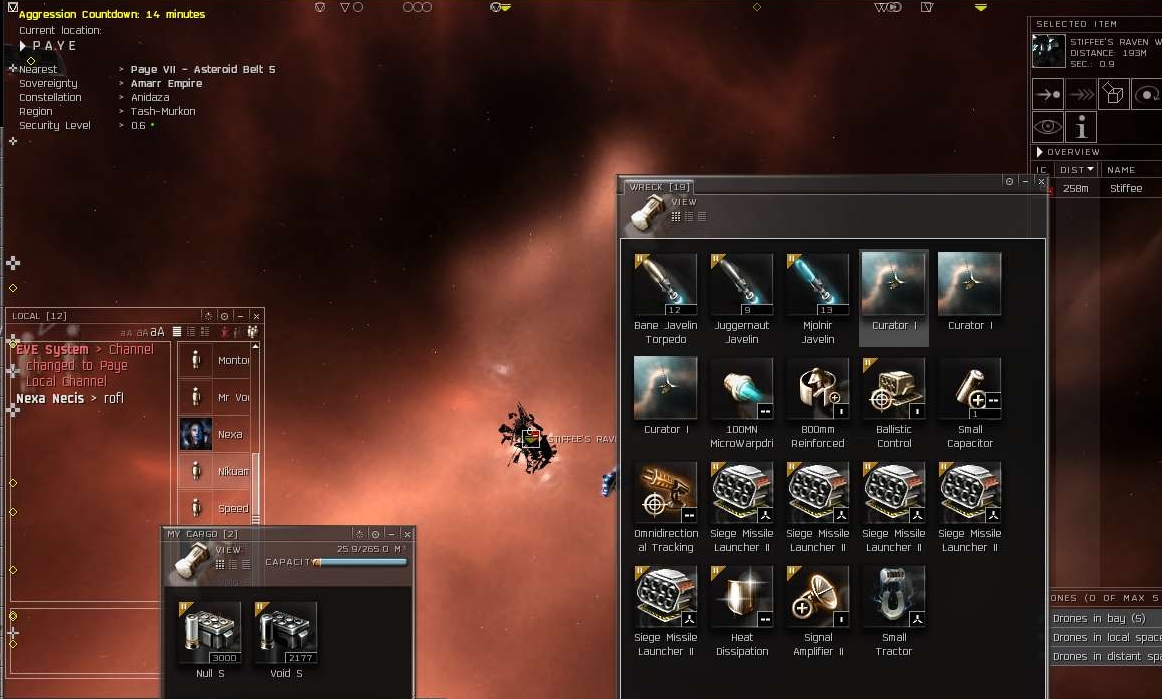Activate the eye-shaped look at button
The height and width of the screenshot is (699, 1162).
coord(1048,127)
